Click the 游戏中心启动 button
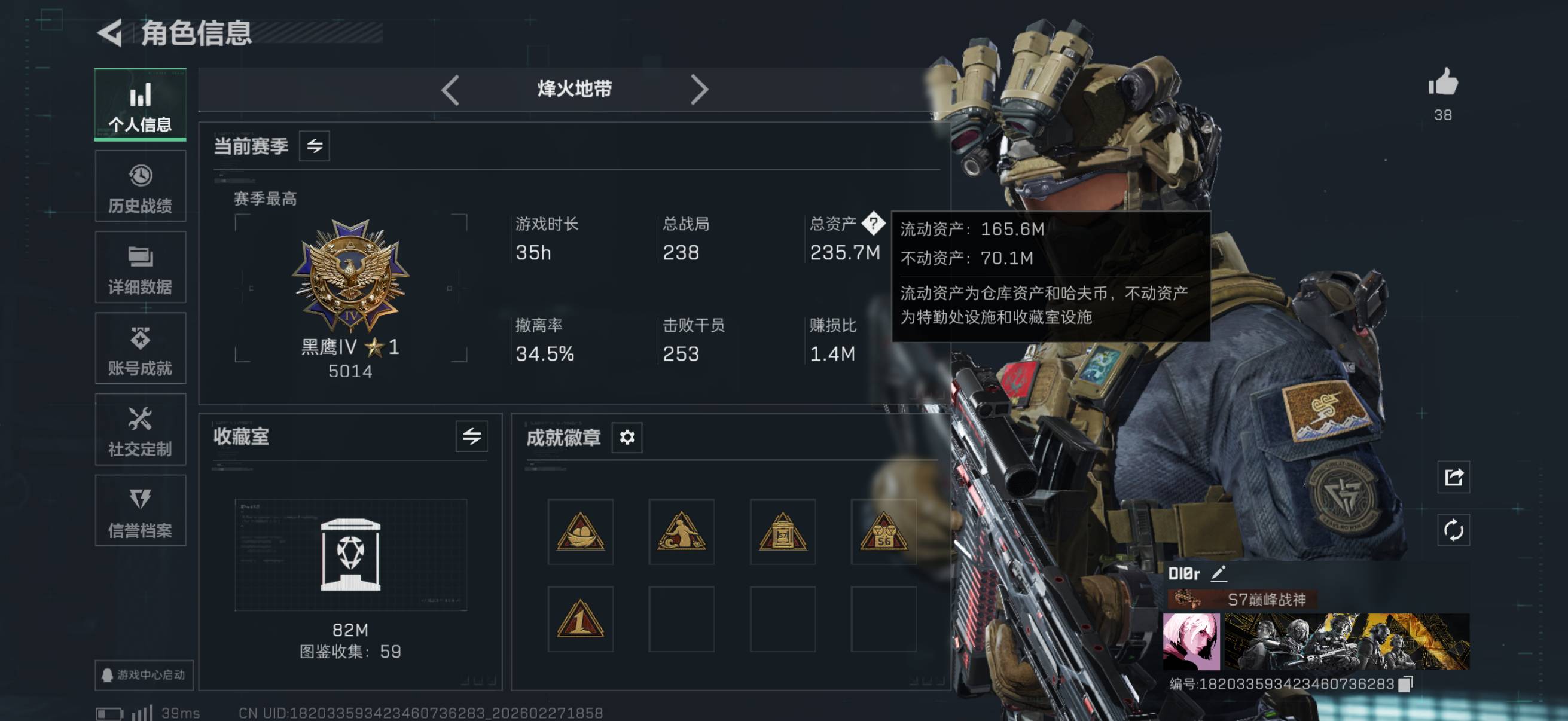This screenshot has width=1568, height=721. coord(144,675)
